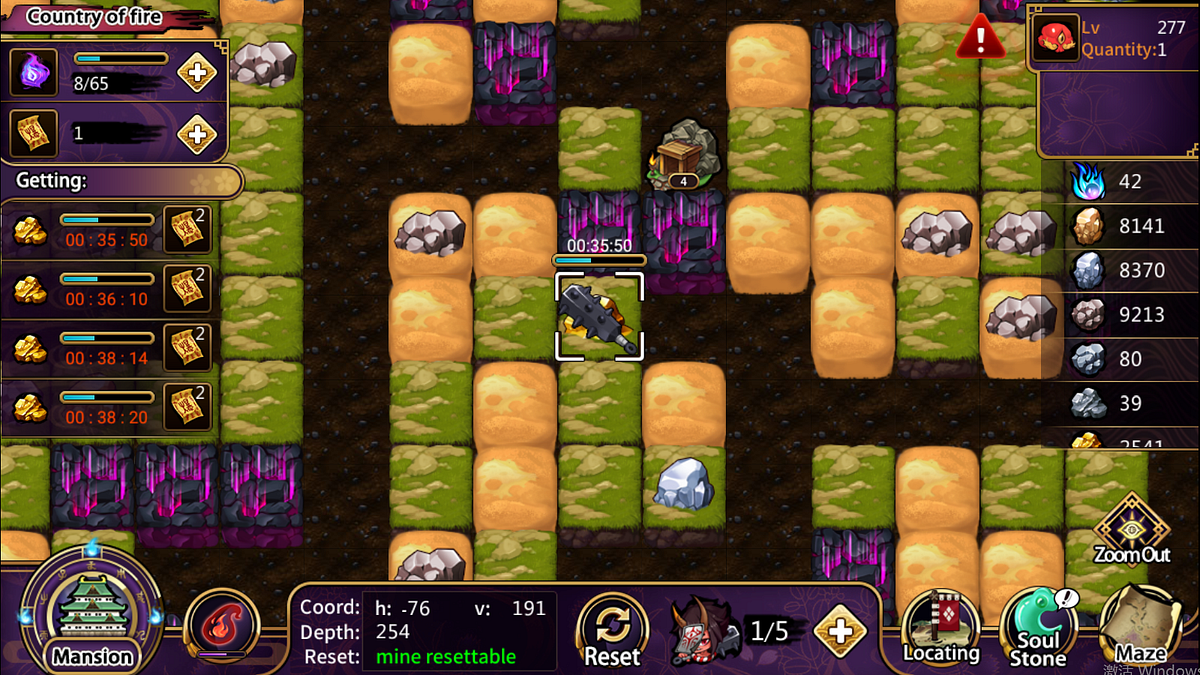The image size is (1200, 675).
Task: Open the treasure chest marked 4
Action: point(681,156)
